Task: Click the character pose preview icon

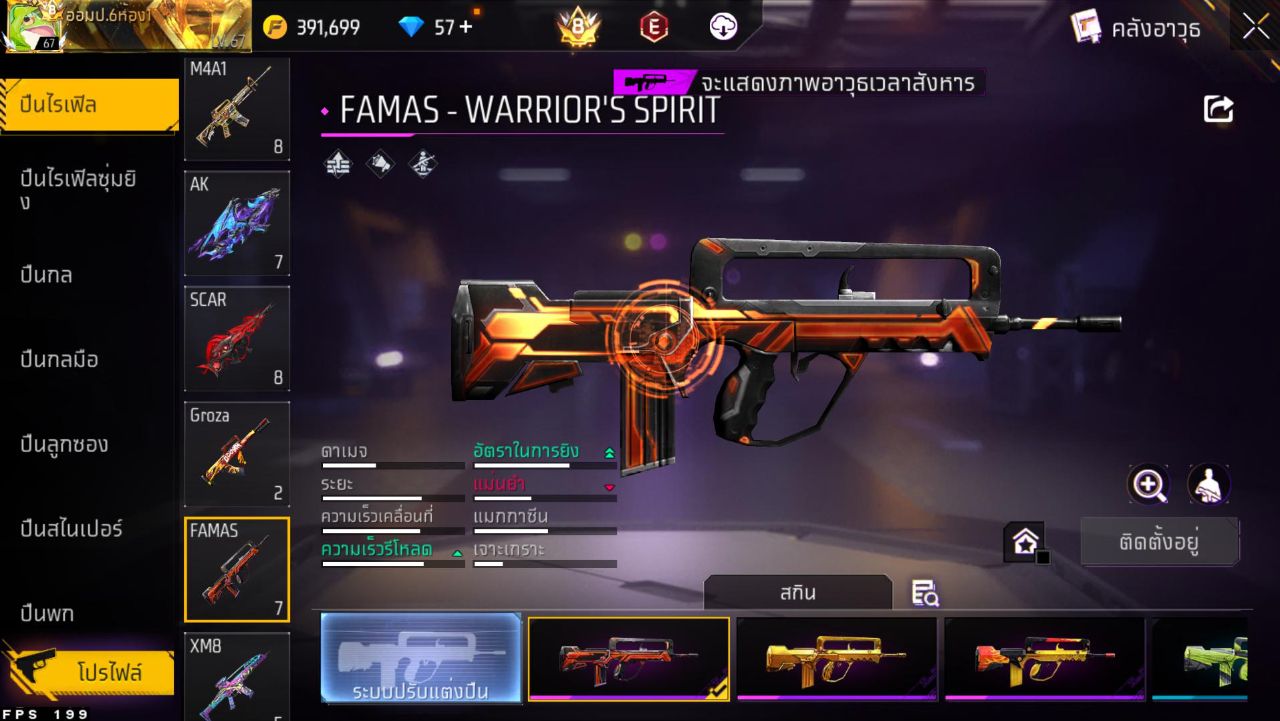Action: 1208,485
